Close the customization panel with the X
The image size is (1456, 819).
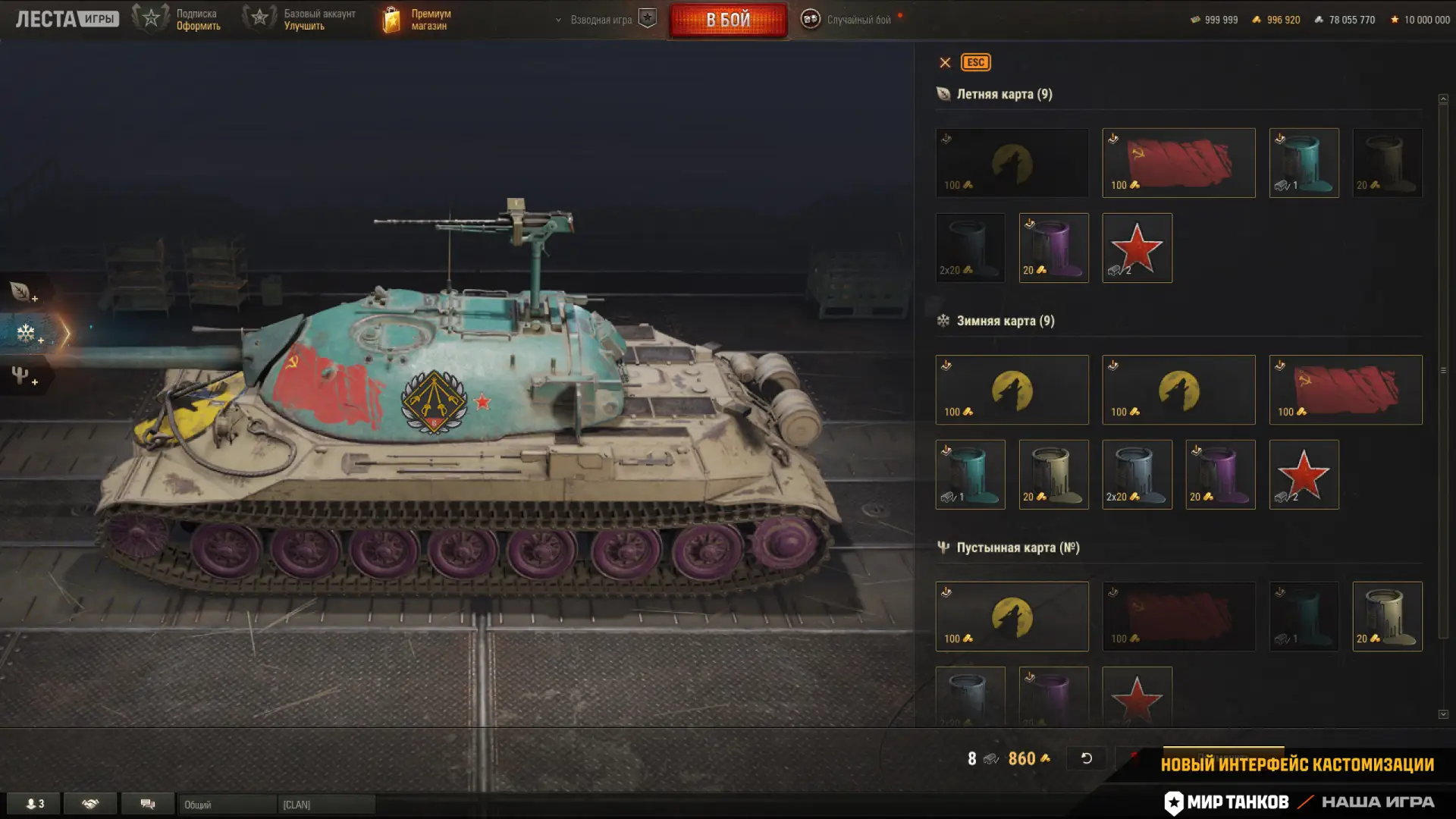(x=945, y=63)
